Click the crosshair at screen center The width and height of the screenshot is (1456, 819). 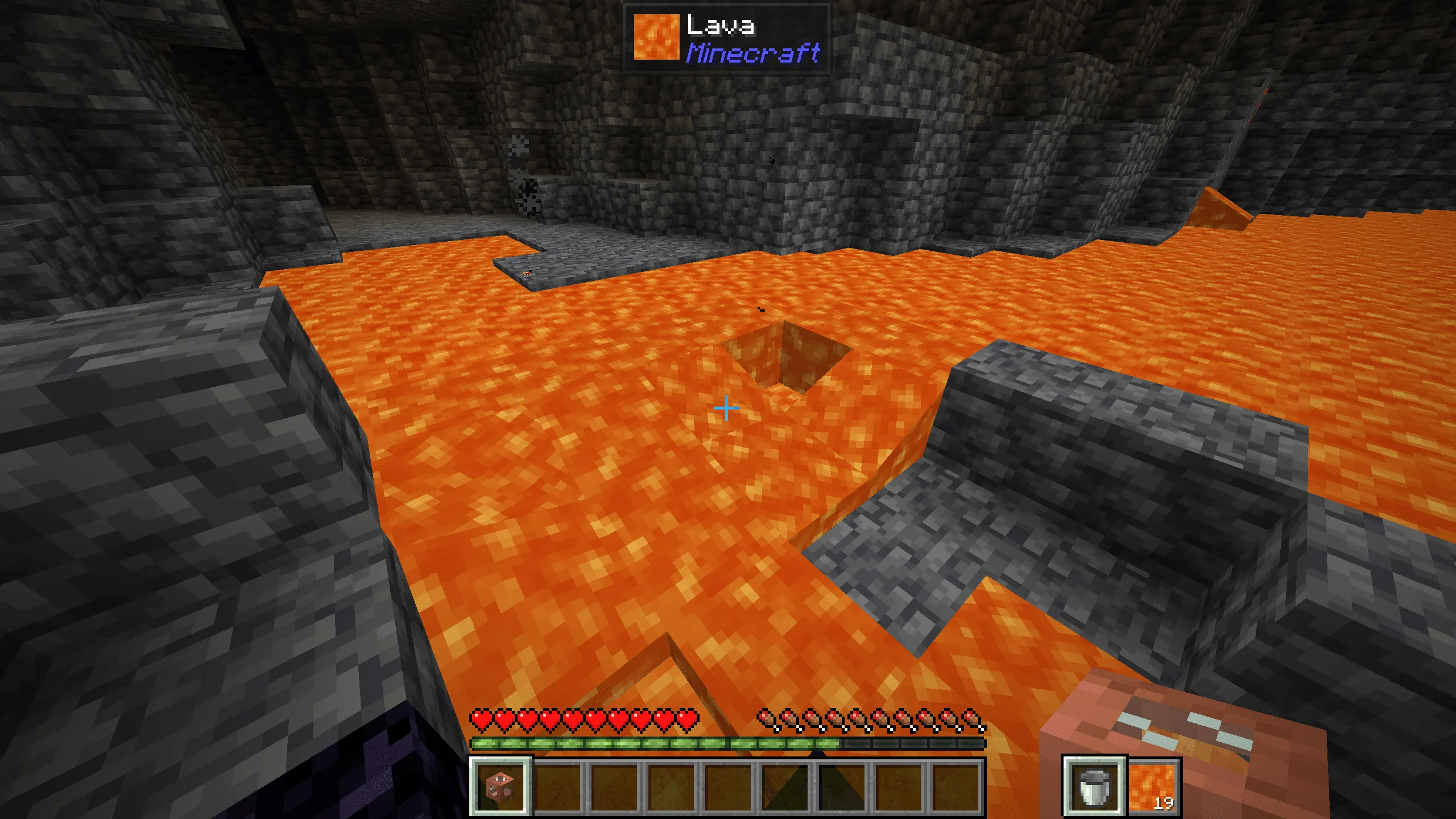coord(726,408)
